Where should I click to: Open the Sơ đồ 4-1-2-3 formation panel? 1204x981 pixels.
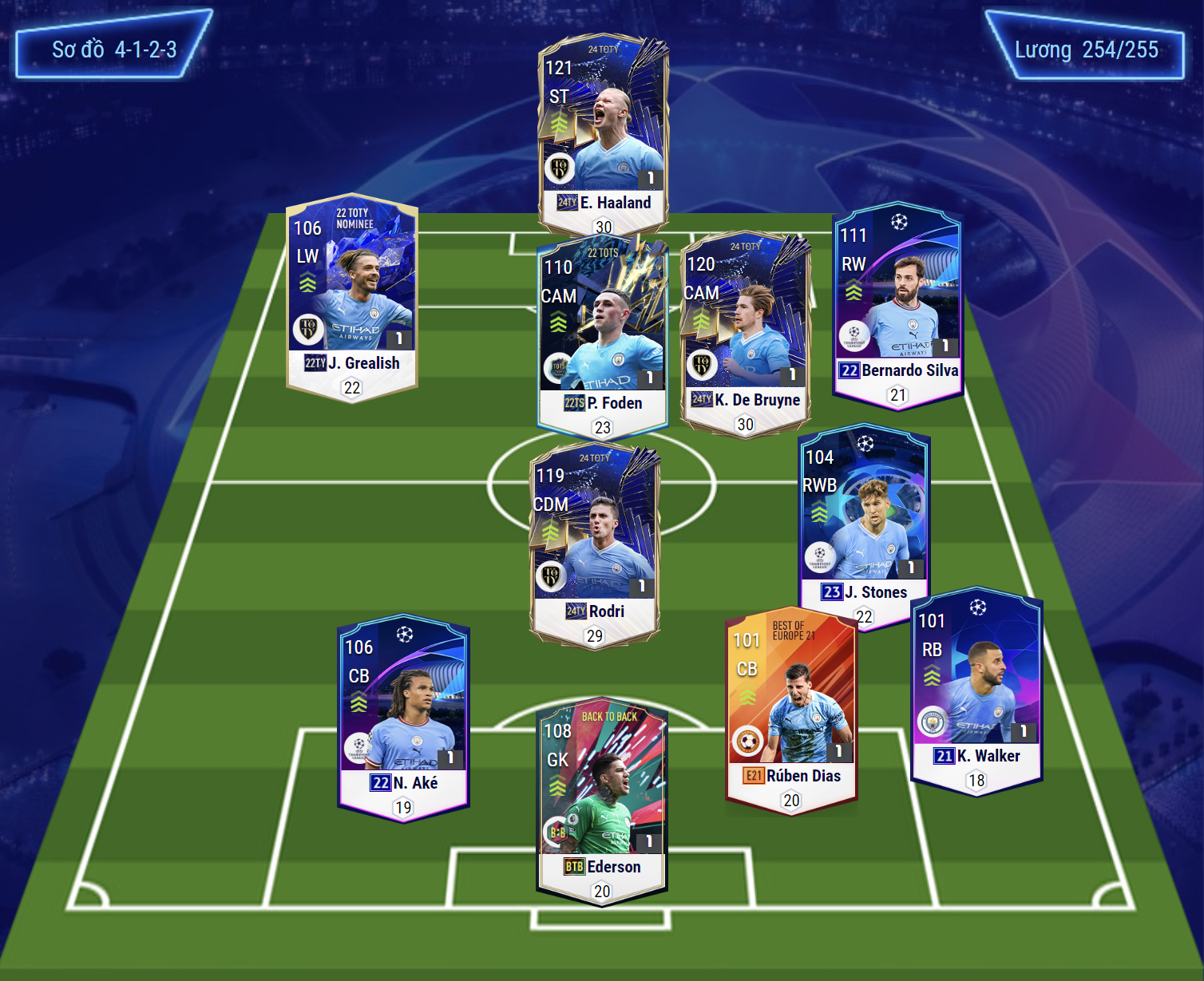[113, 49]
